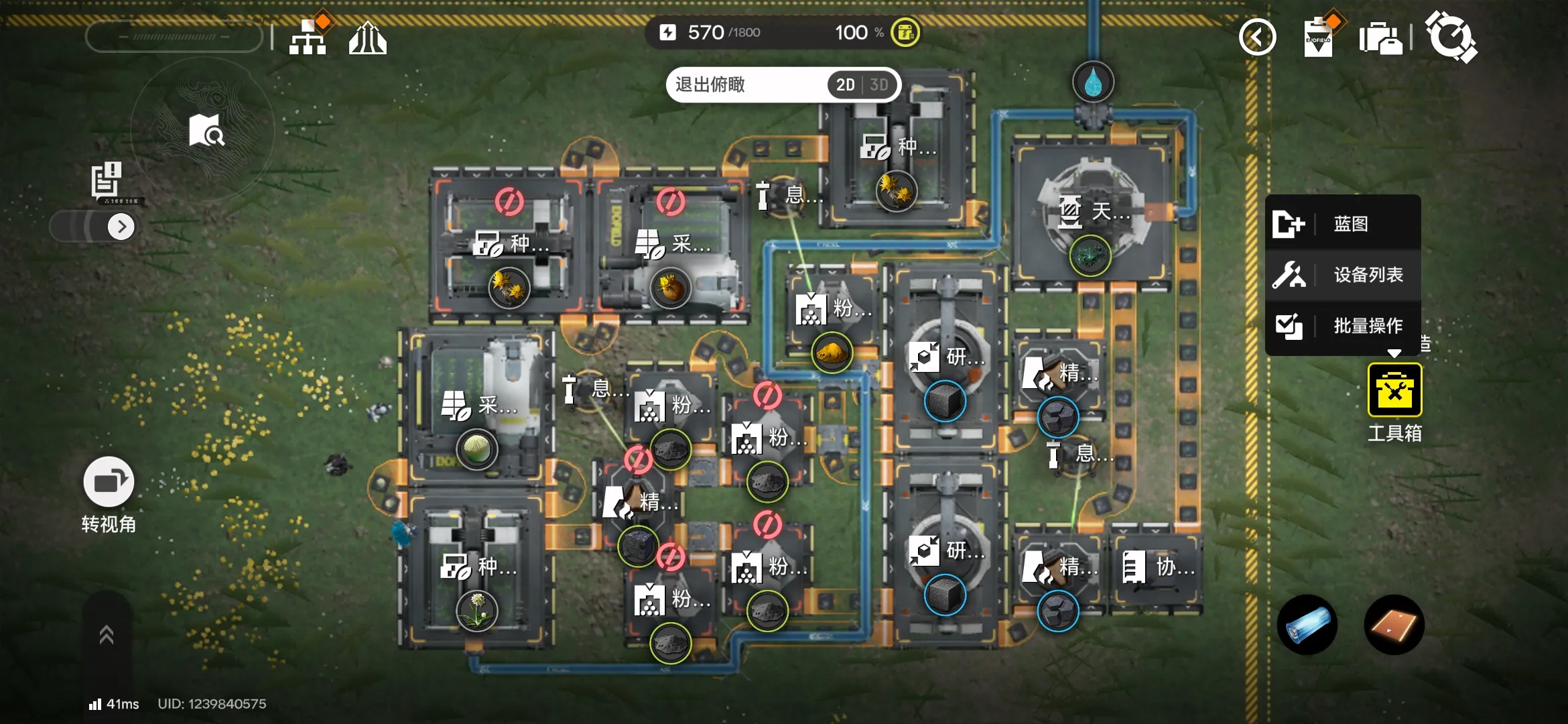Open the Endfield clipboard task icon

pos(1319,38)
